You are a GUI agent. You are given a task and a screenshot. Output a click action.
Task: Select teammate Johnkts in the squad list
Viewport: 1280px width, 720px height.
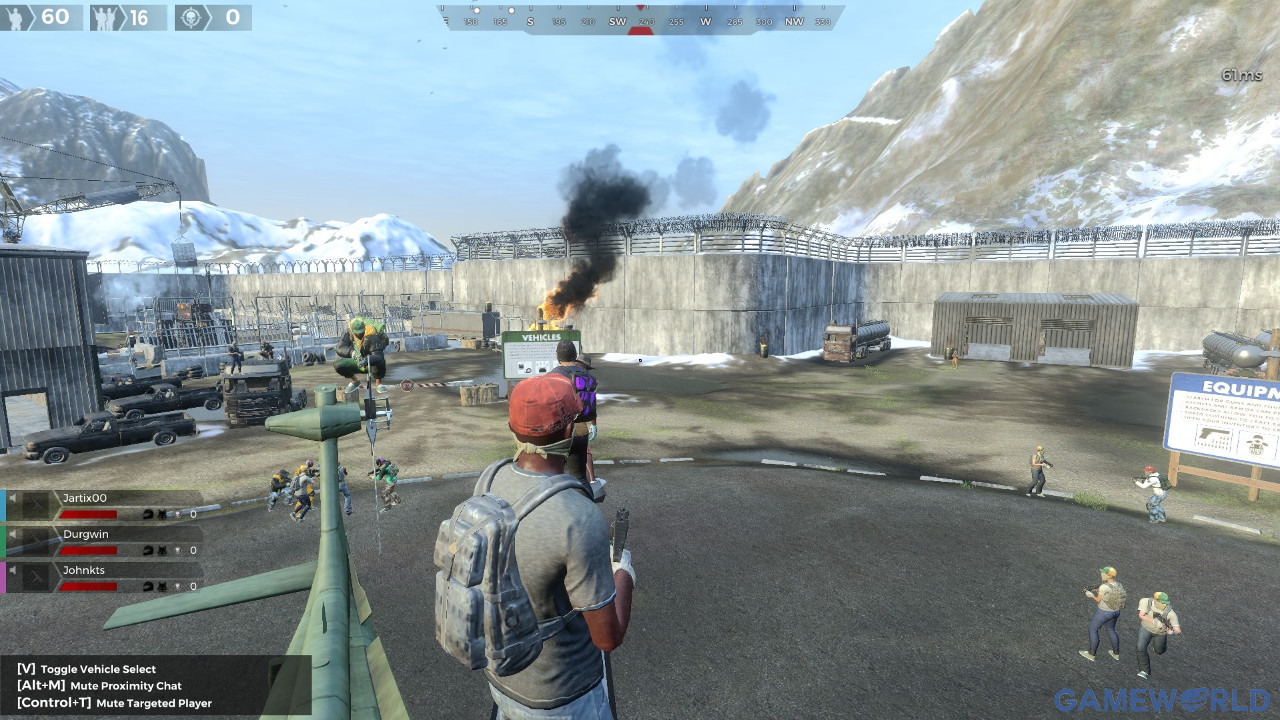click(x=86, y=570)
